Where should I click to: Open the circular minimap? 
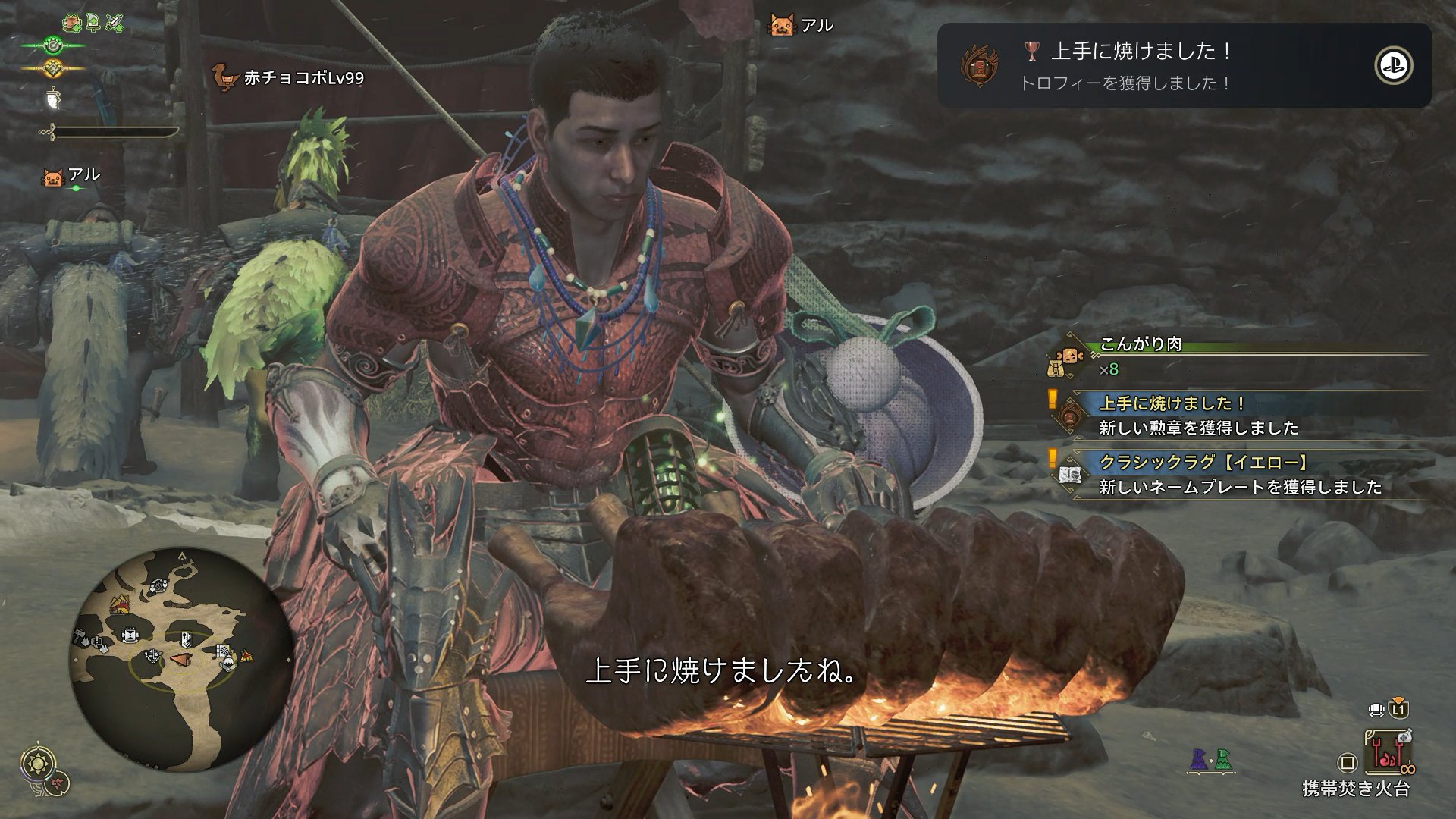(182, 658)
